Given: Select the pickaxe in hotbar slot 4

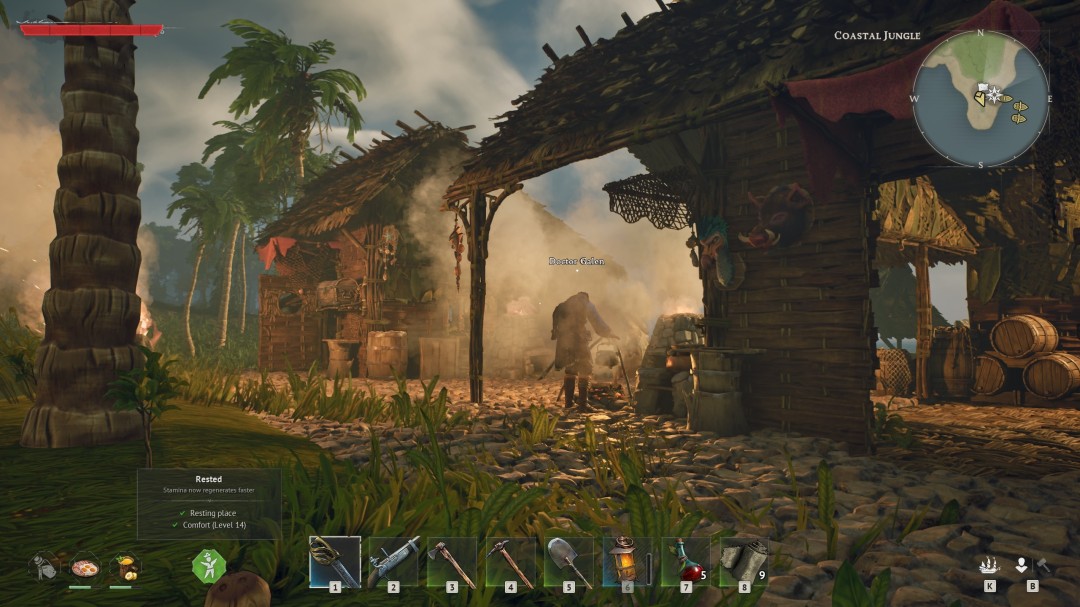Looking at the screenshot, I should pos(510,562).
